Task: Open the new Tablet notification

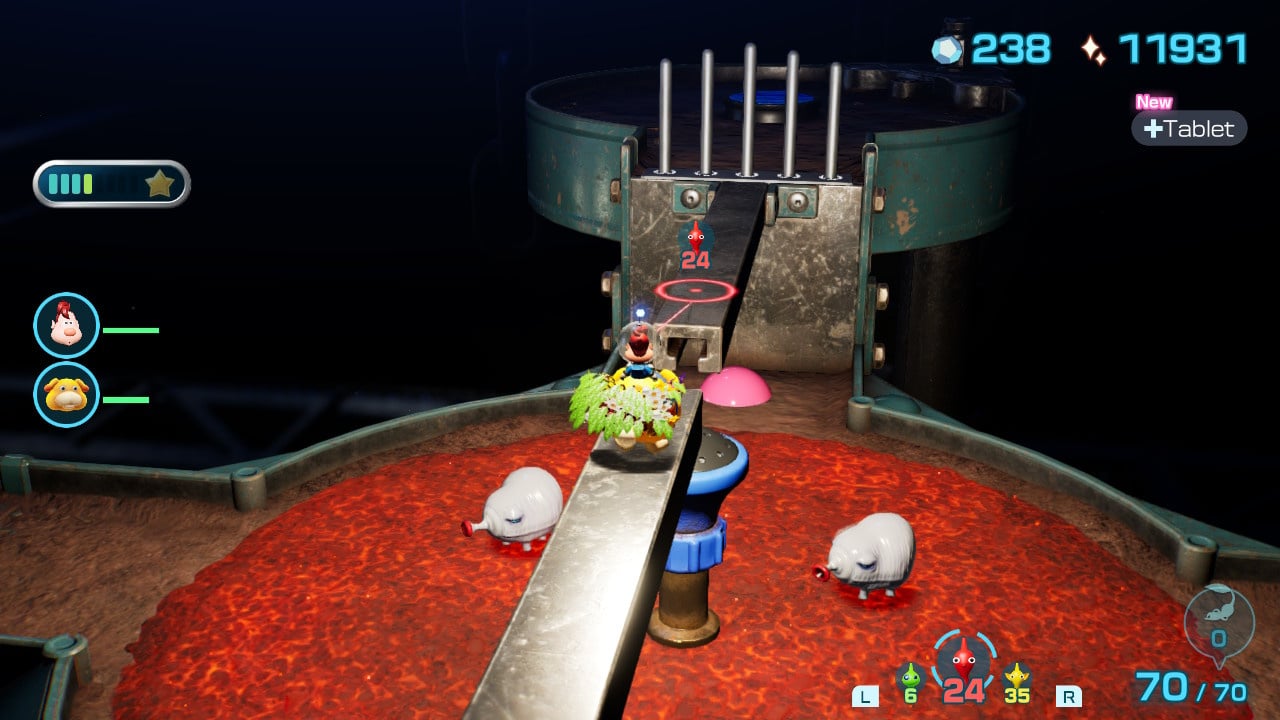Action: (1189, 128)
